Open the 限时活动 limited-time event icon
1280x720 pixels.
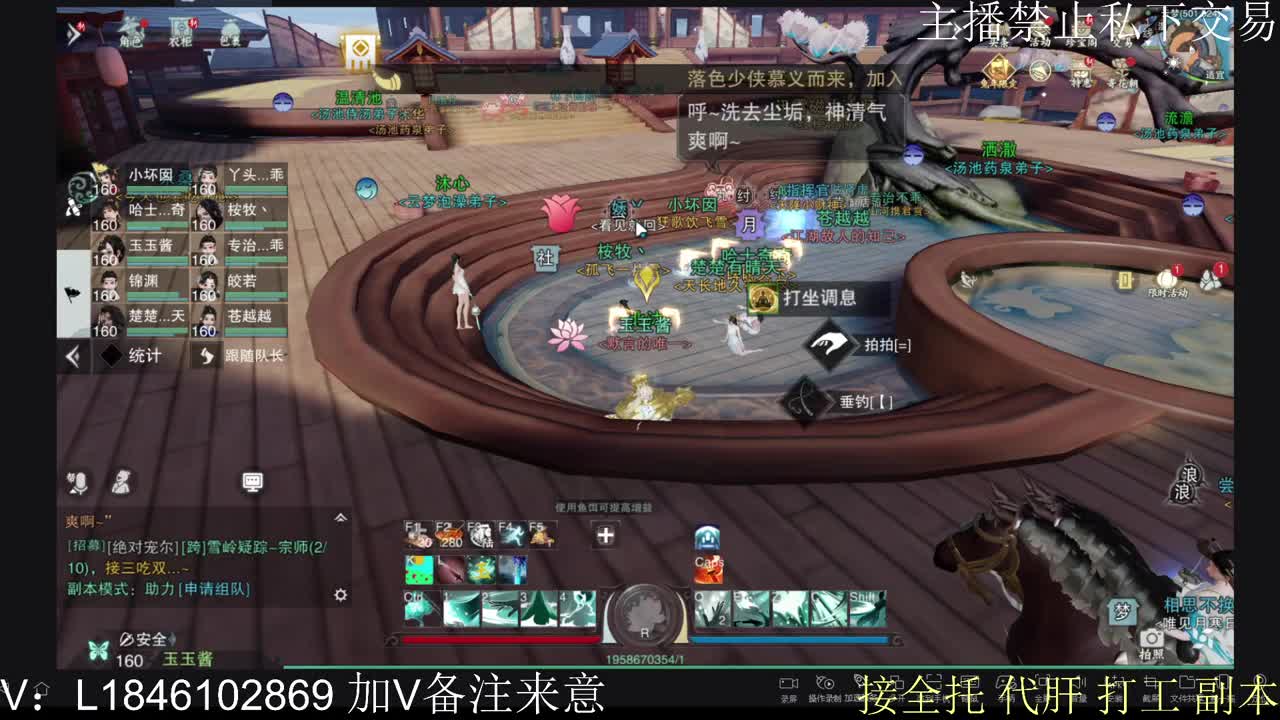[x=1168, y=277]
